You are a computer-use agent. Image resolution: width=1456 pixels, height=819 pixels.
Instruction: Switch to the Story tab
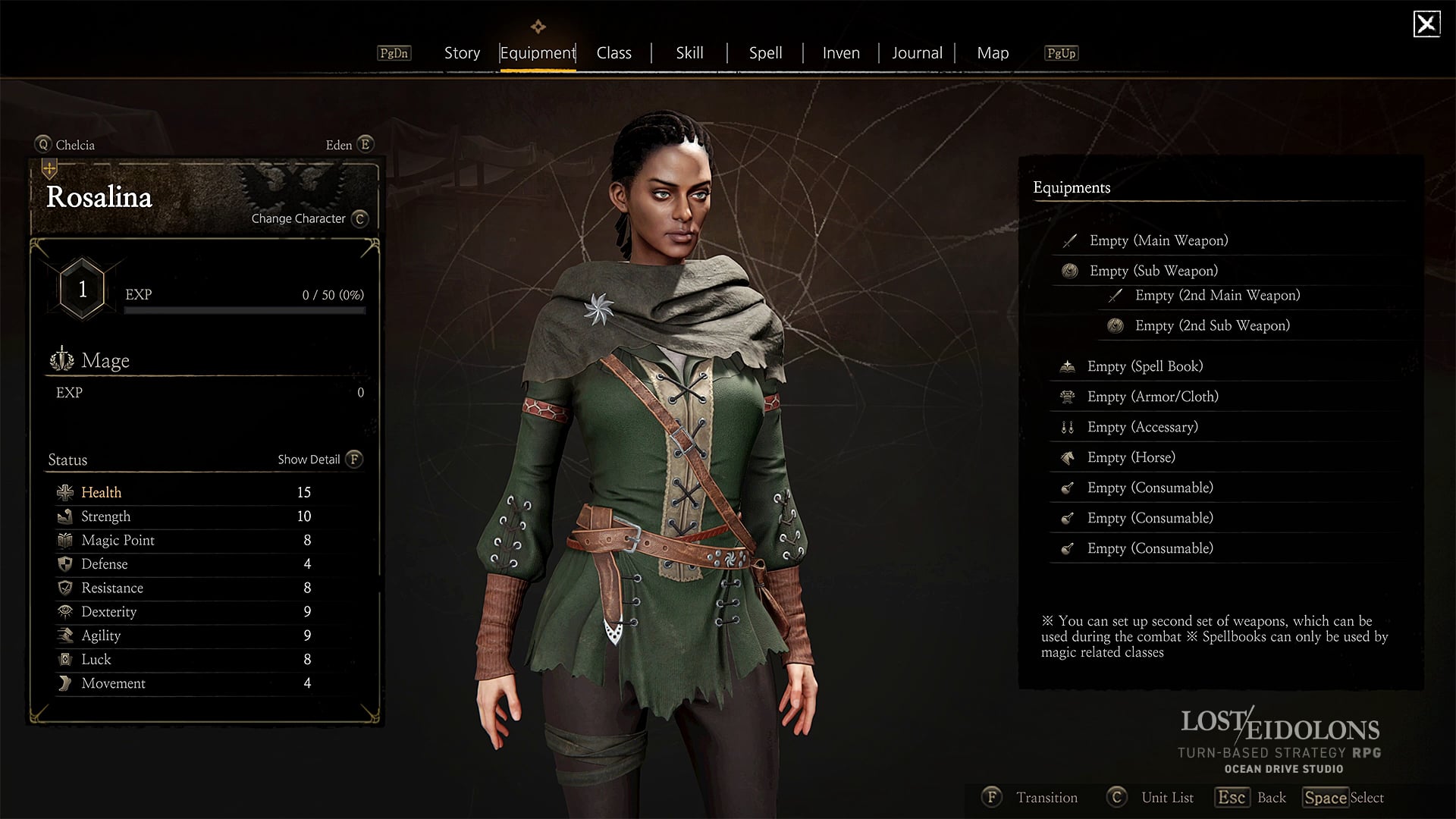462,53
